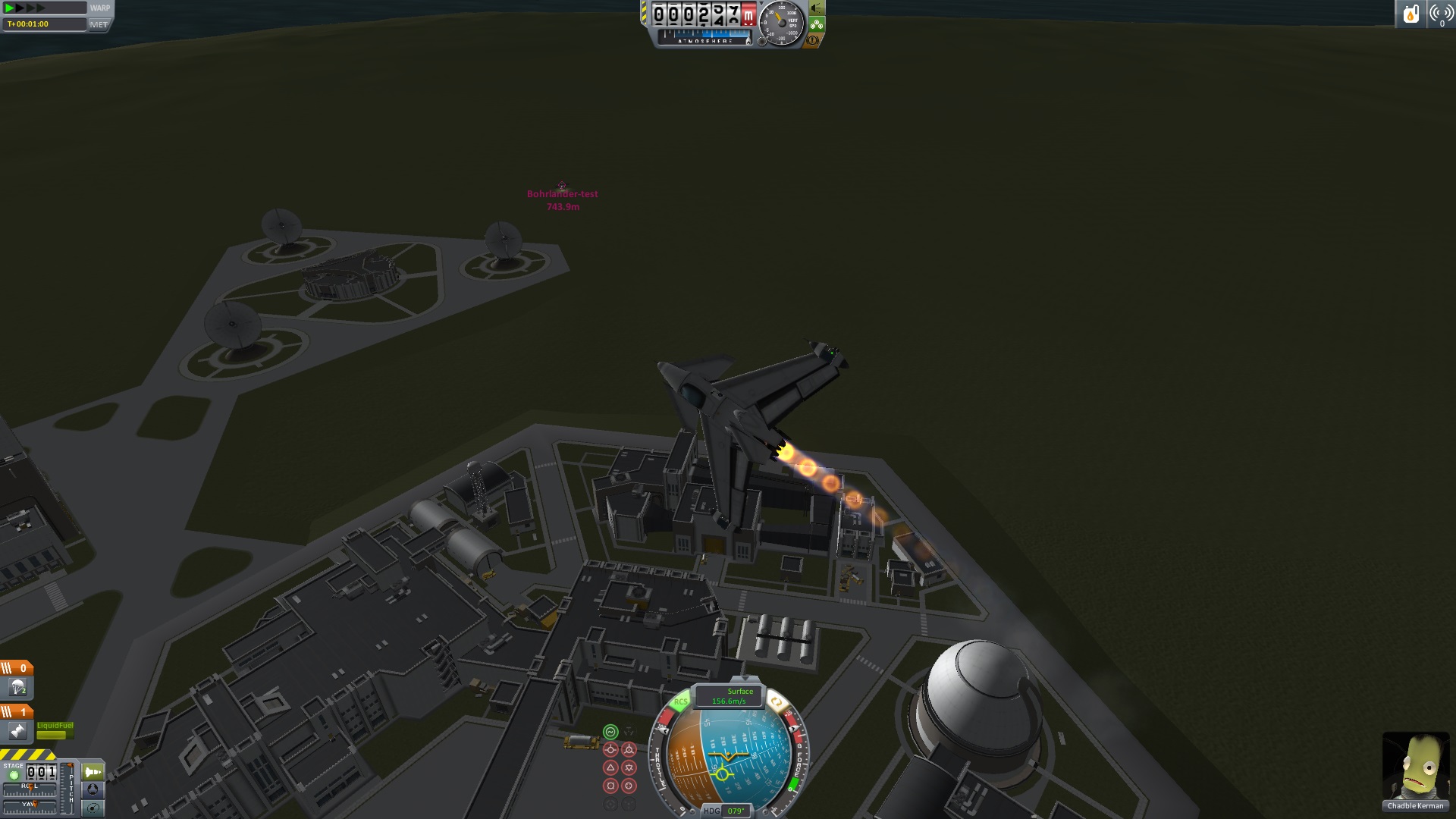This screenshot has height=819, width=1456.
Task: Click the Bohrlander-test vessel marker
Action: tap(562, 186)
